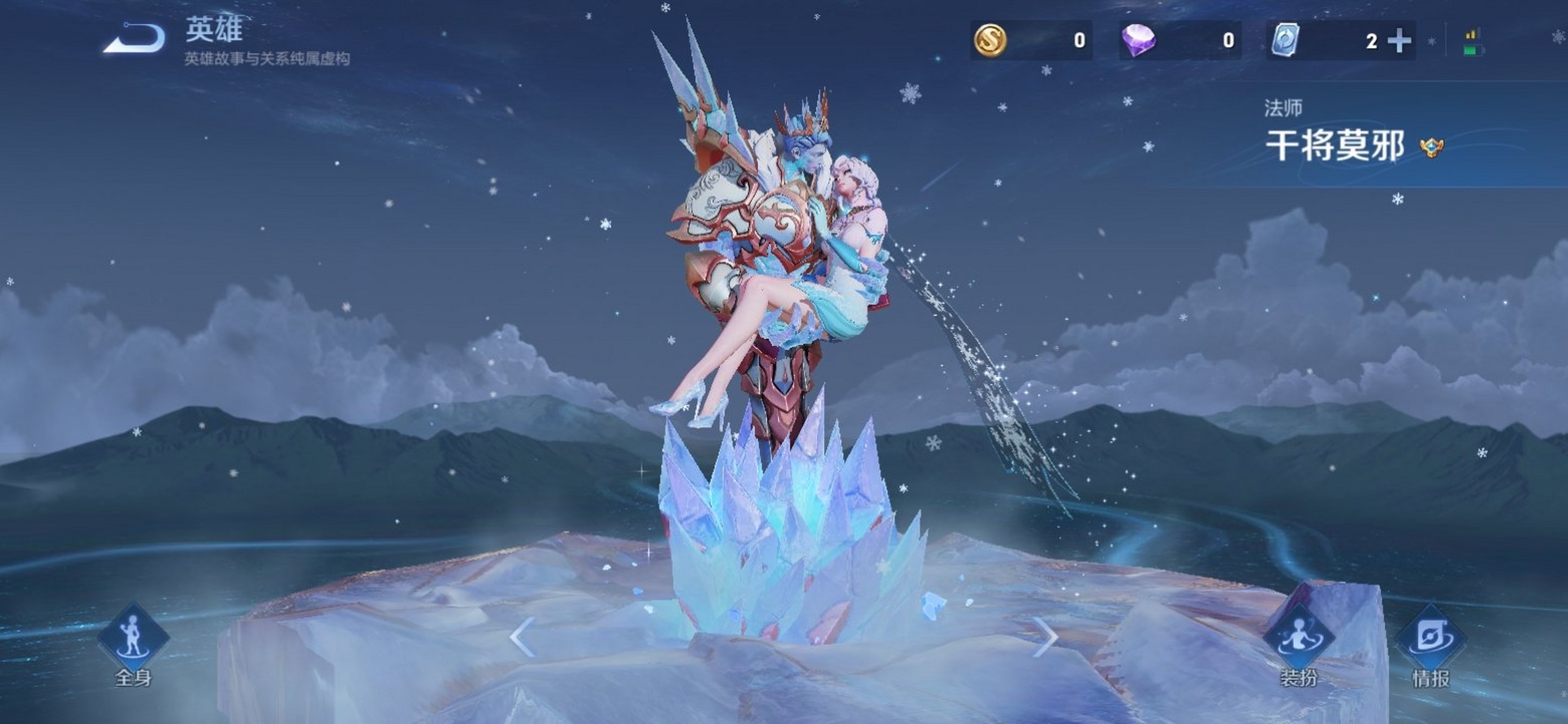
Task: Show the next hero with right arrow
Action: [1045, 637]
